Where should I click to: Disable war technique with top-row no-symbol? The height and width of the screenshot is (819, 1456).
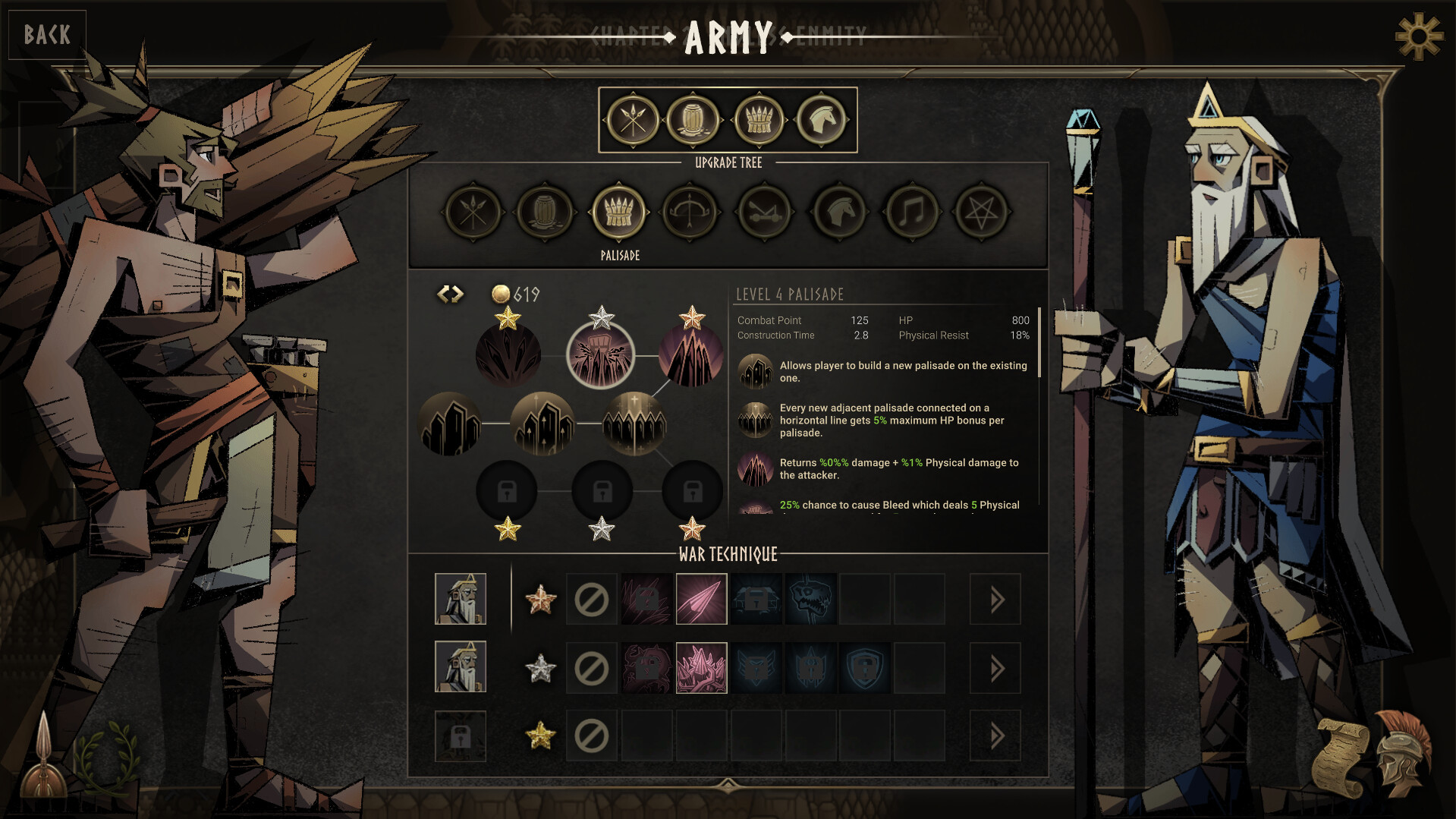pos(591,599)
